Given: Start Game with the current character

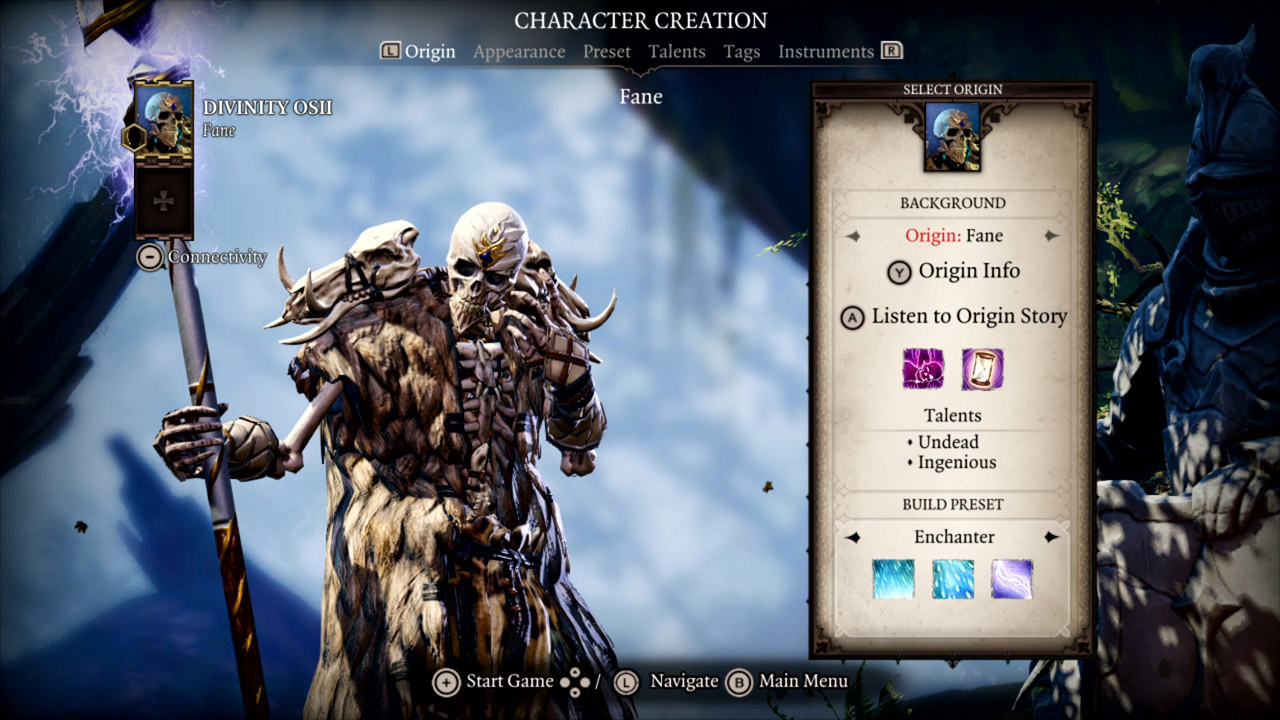Looking at the screenshot, I should pyautogui.click(x=495, y=682).
